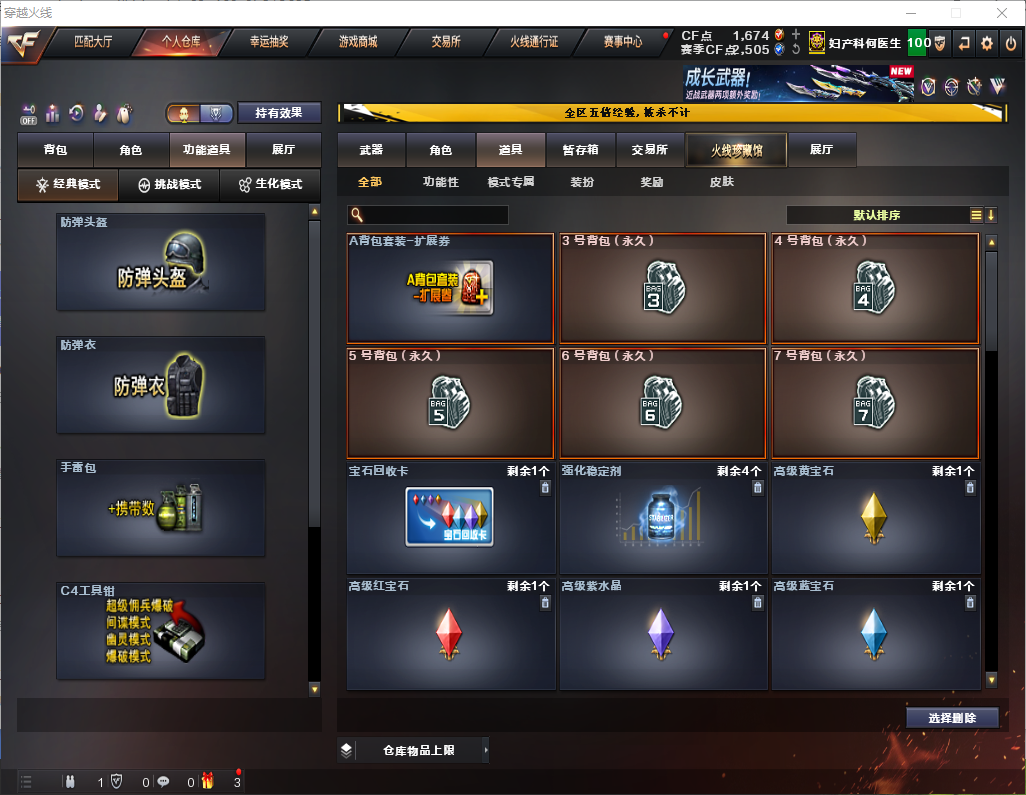Image resolution: width=1026 pixels, height=795 pixels.
Task: Open the 游戏商城 shop
Action: click(x=357, y=42)
